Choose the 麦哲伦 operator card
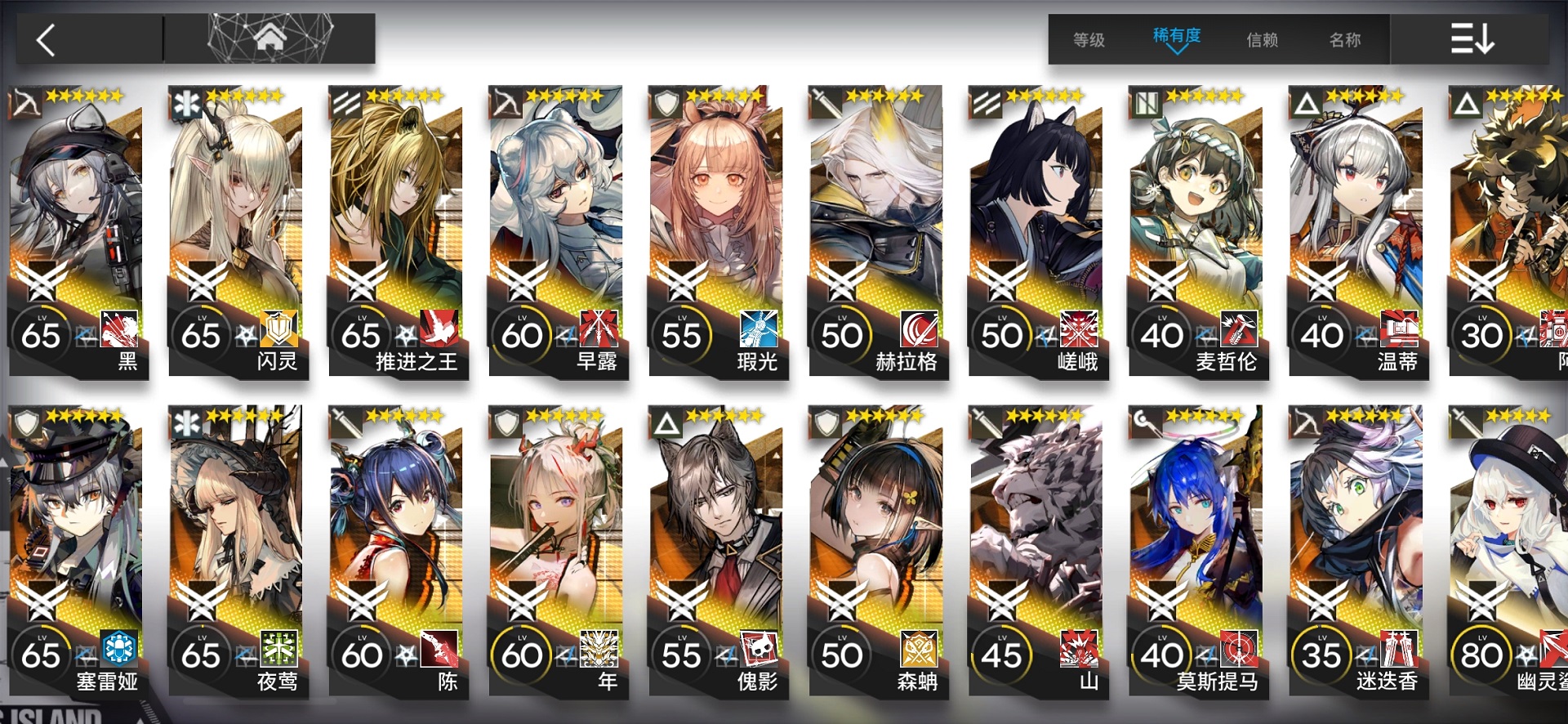Image resolution: width=1568 pixels, height=724 pixels. (x=1198, y=233)
